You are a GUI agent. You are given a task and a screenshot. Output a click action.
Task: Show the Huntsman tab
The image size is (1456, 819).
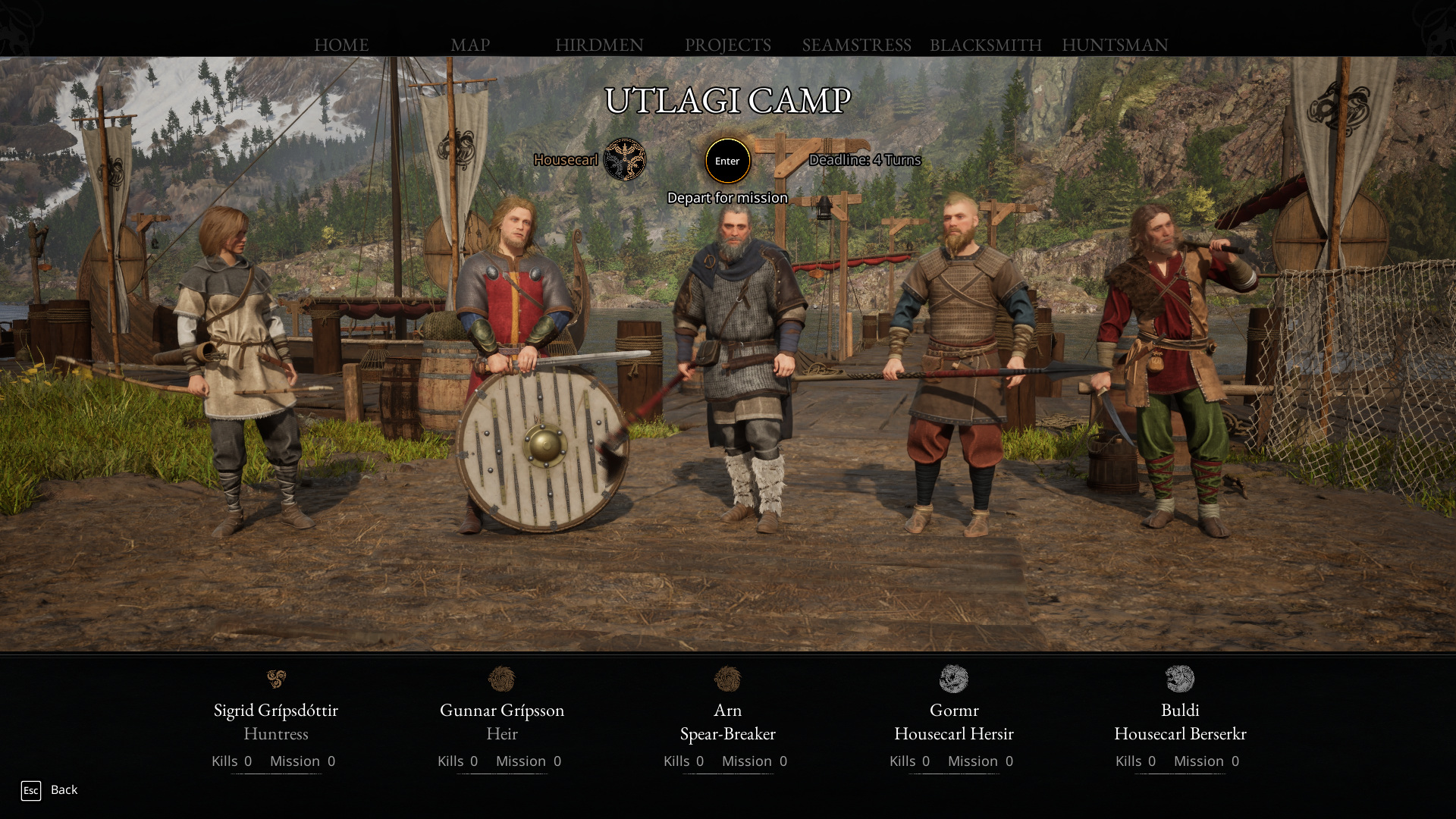[1115, 45]
